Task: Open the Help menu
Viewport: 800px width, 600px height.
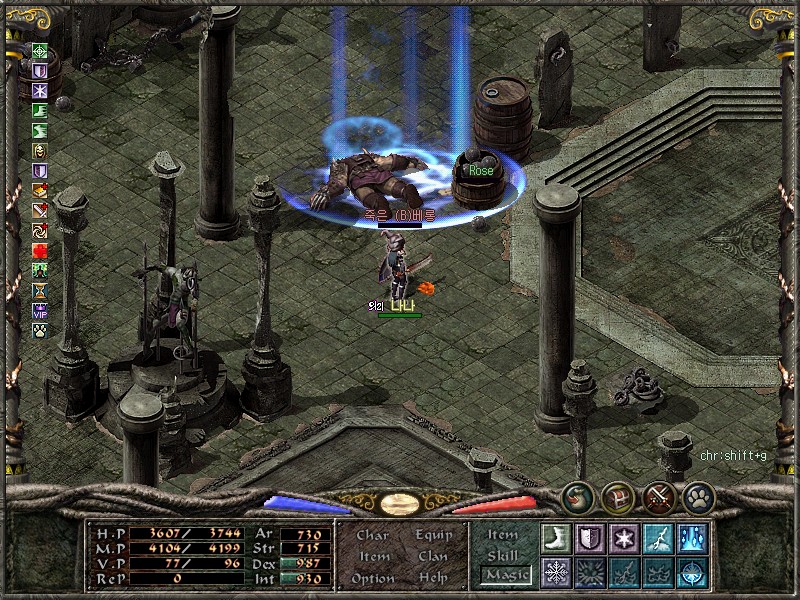Action: (x=433, y=578)
